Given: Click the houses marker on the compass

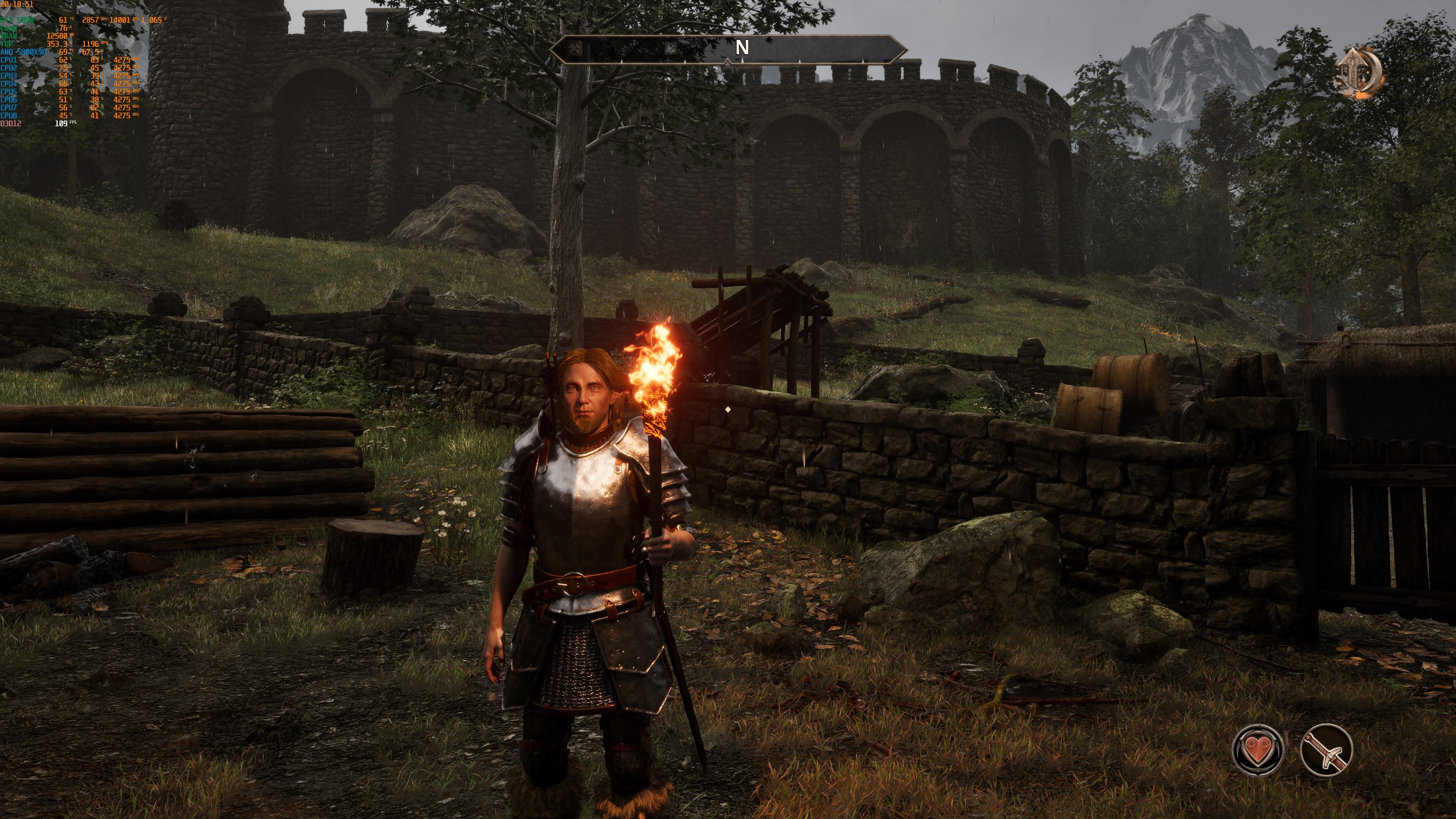Looking at the screenshot, I should [x=670, y=48].
